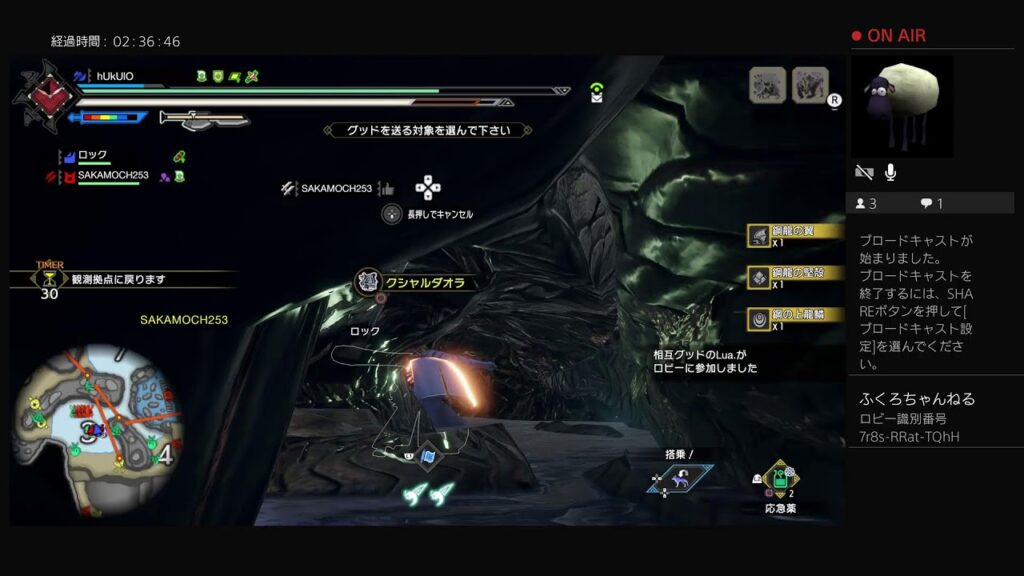Click the 搭乗 Palamute ride icon
Screen dimensions: 1024x576
(680, 478)
